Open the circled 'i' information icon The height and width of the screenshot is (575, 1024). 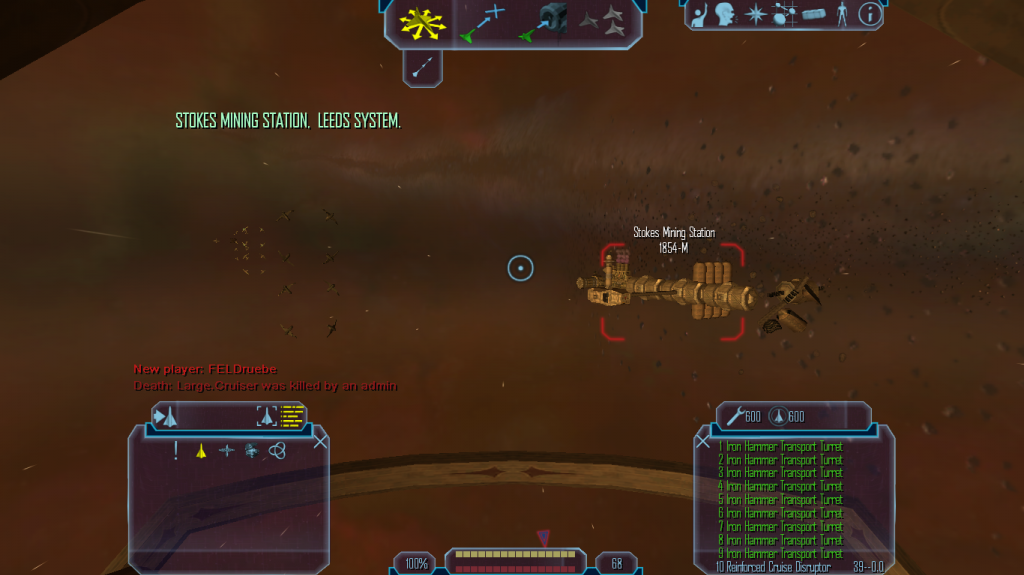tap(869, 14)
